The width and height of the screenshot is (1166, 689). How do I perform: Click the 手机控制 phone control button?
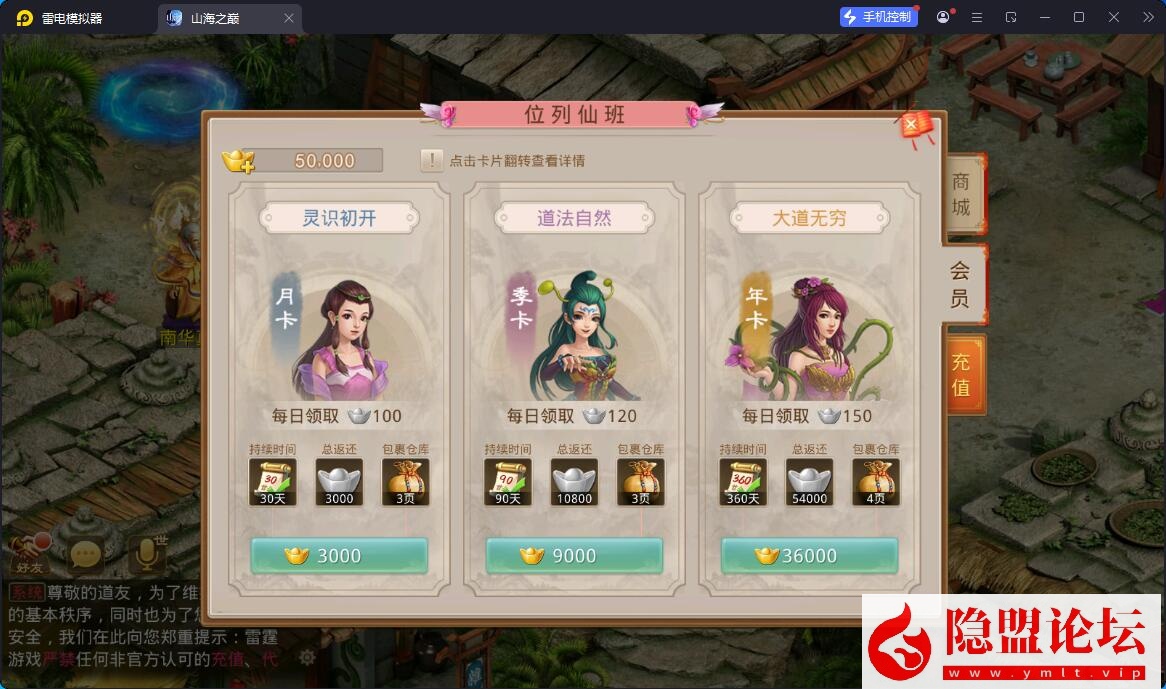tap(879, 17)
